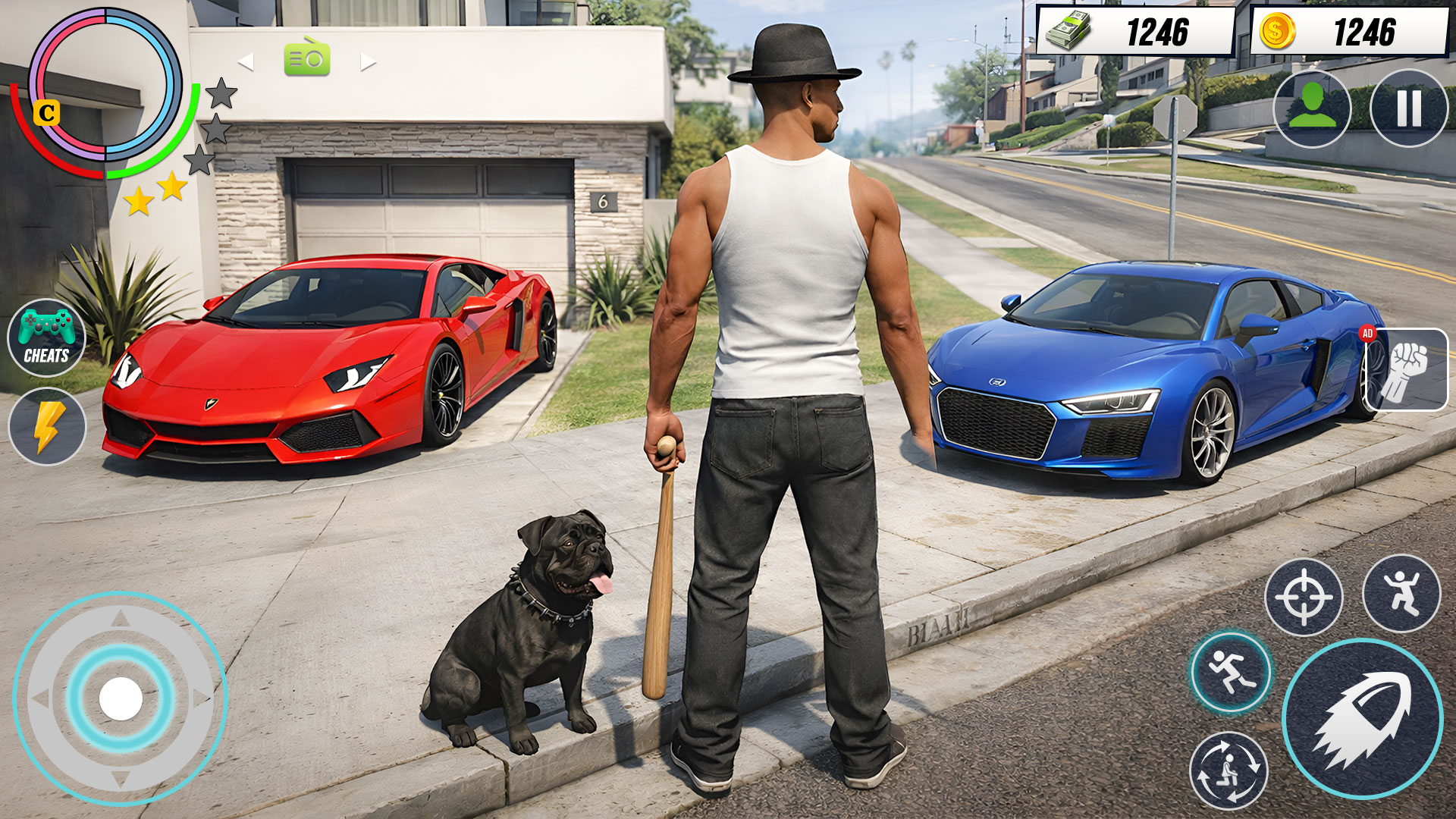This screenshot has width=1456, height=819.
Task: Select the fist punch ad button
Action: pos(1405,369)
